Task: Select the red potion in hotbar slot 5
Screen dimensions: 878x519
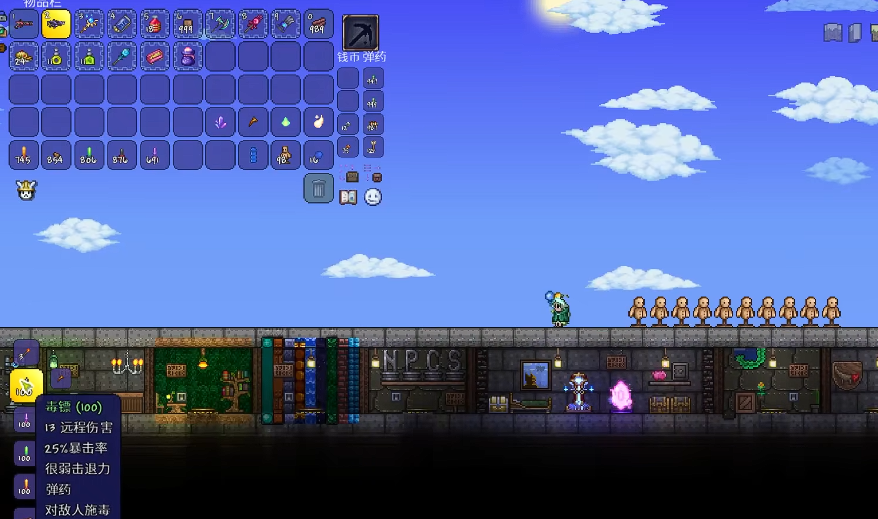Action: [154, 24]
